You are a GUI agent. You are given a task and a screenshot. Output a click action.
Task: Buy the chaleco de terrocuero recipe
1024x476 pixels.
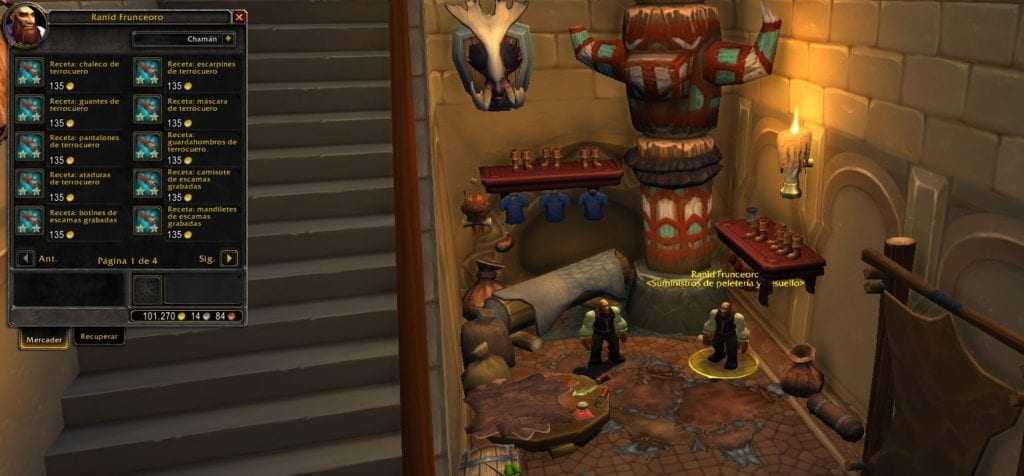(x=31, y=71)
